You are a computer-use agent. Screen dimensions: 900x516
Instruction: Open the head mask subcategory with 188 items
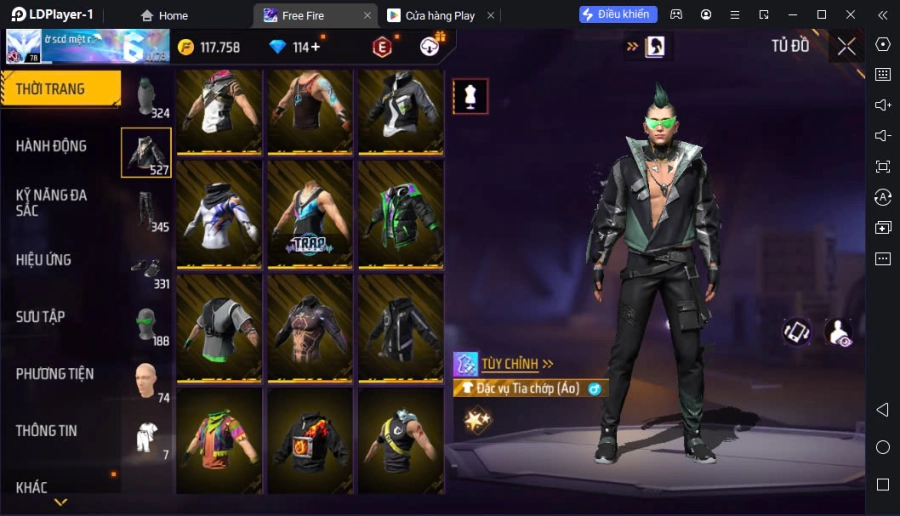pos(147,324)
